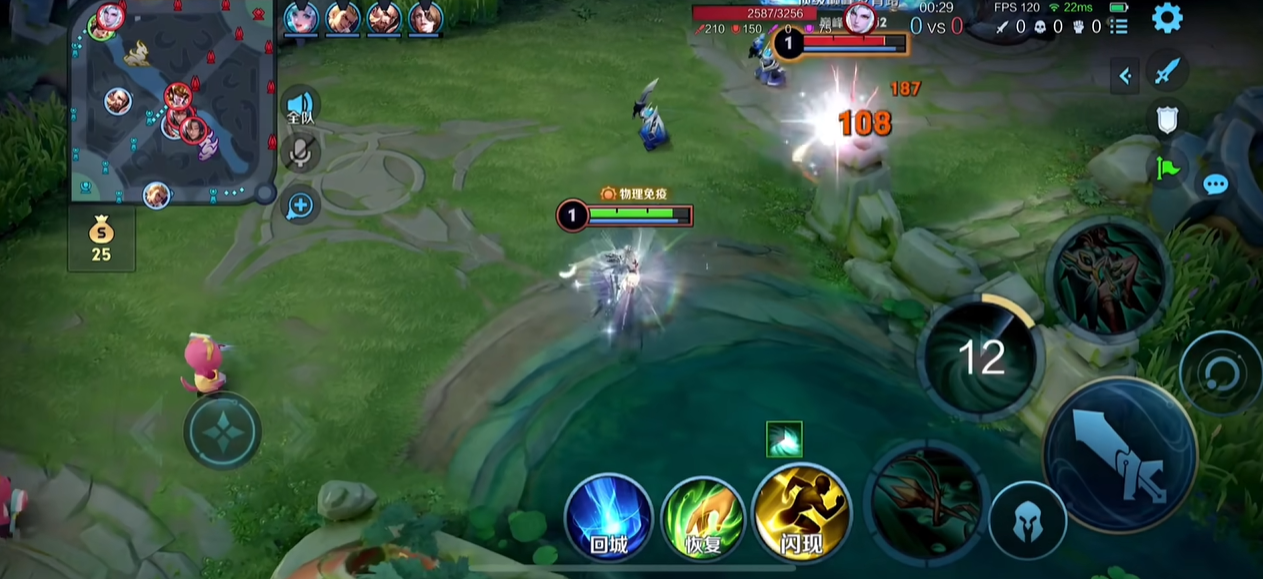The image size is (1263, 579).
Task: Use the 回城 recall spell
Action: click(x=608, y=517)
